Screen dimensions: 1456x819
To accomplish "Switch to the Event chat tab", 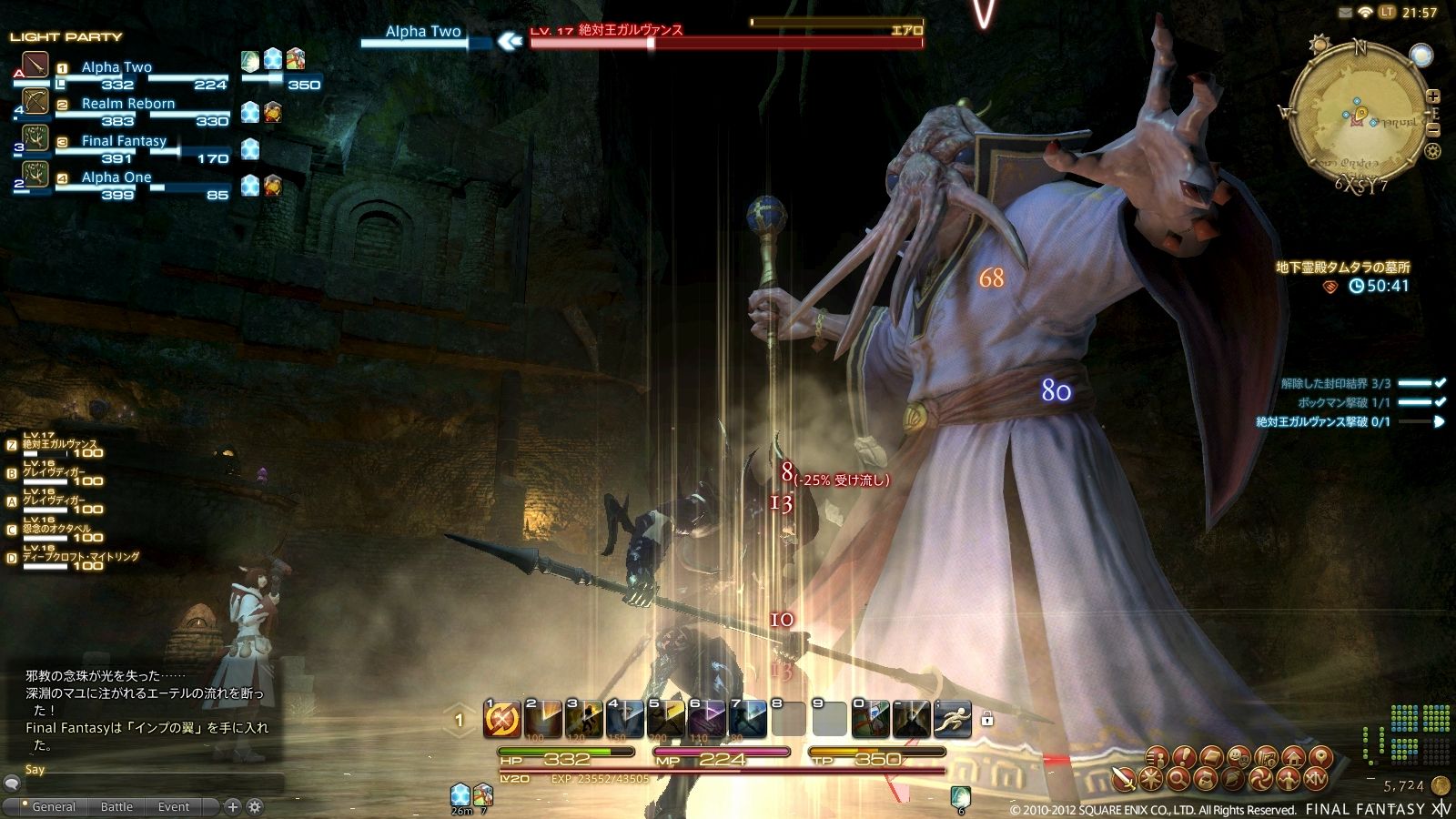I will point(173,806).
